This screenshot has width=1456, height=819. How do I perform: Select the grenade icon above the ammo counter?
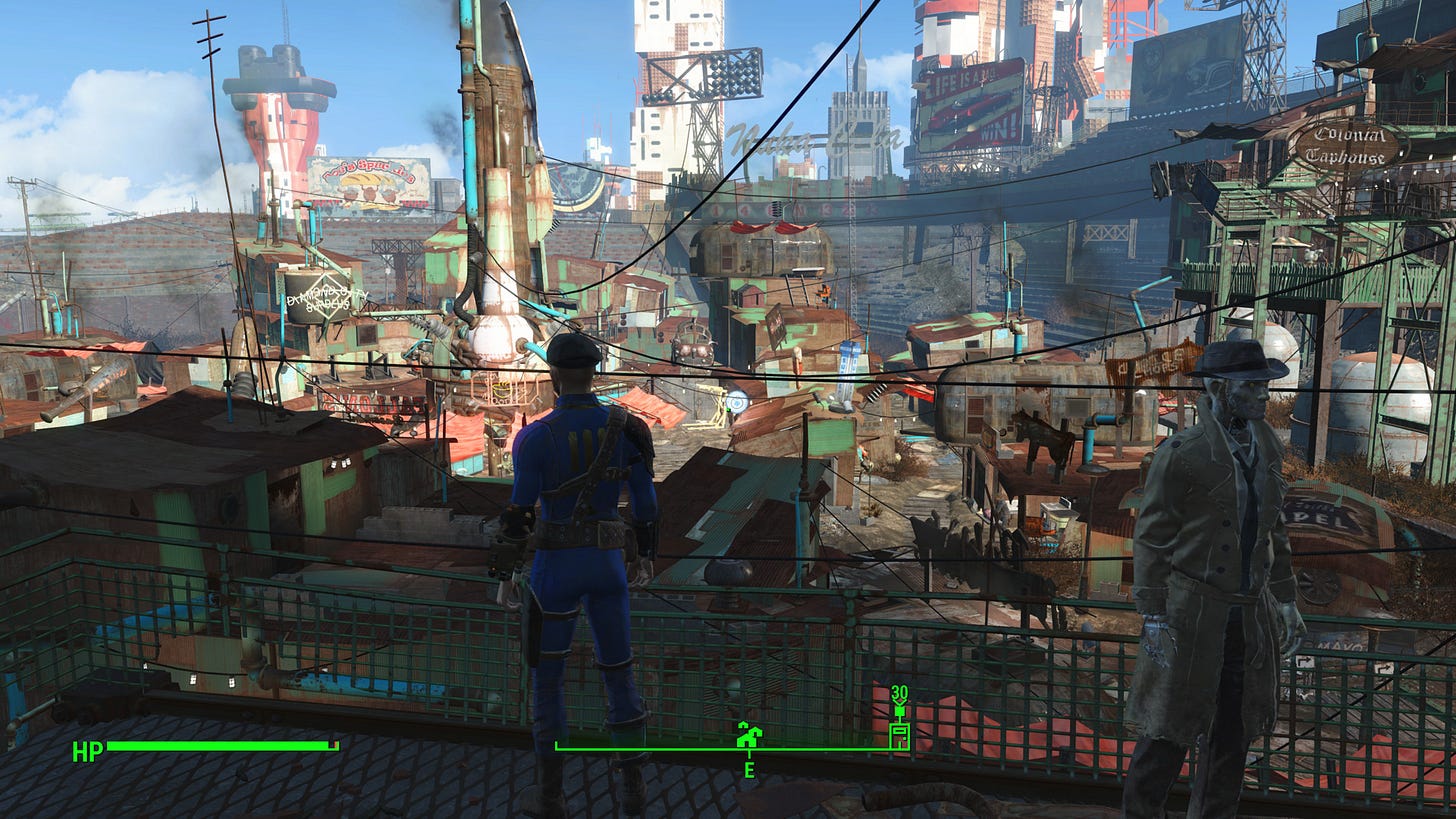coord(899,712)
